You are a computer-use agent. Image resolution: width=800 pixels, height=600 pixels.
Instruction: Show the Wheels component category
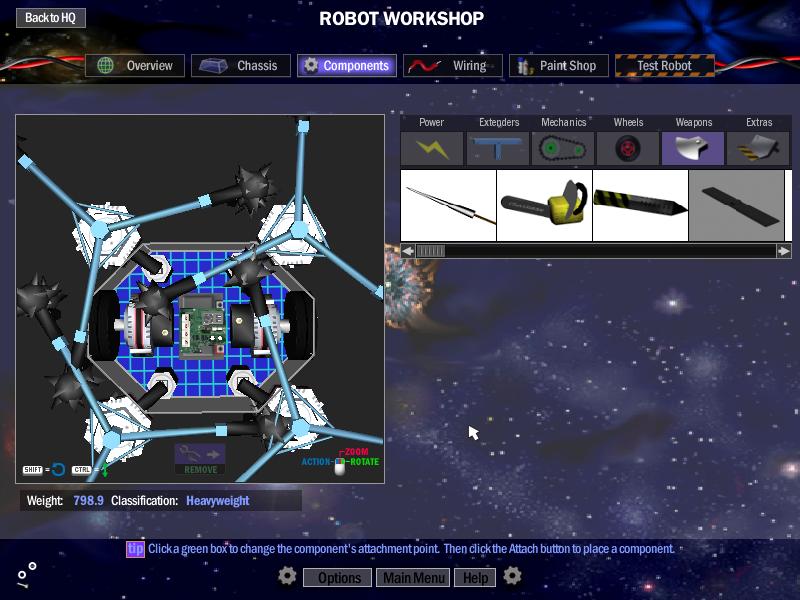628,148
